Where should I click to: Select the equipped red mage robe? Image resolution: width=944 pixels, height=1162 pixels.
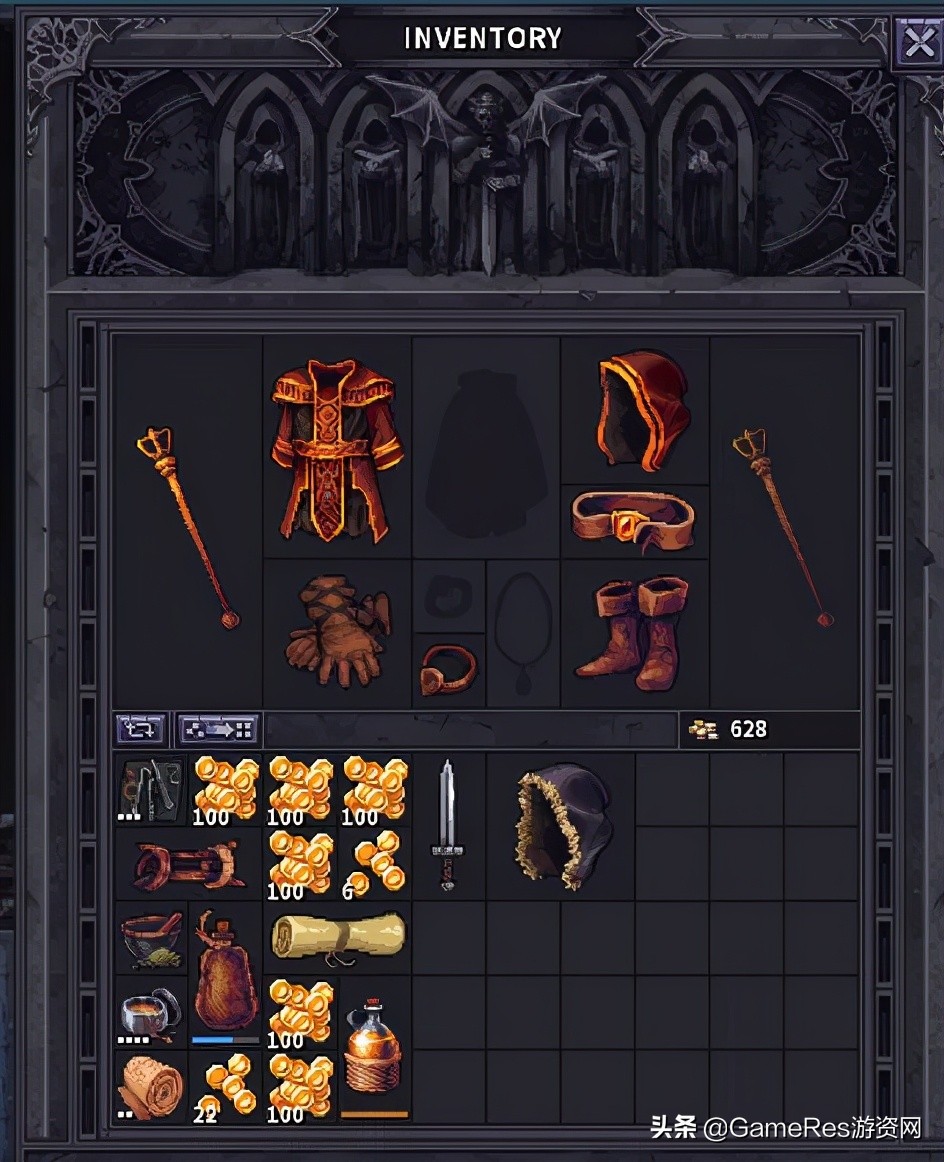point(337,448)
